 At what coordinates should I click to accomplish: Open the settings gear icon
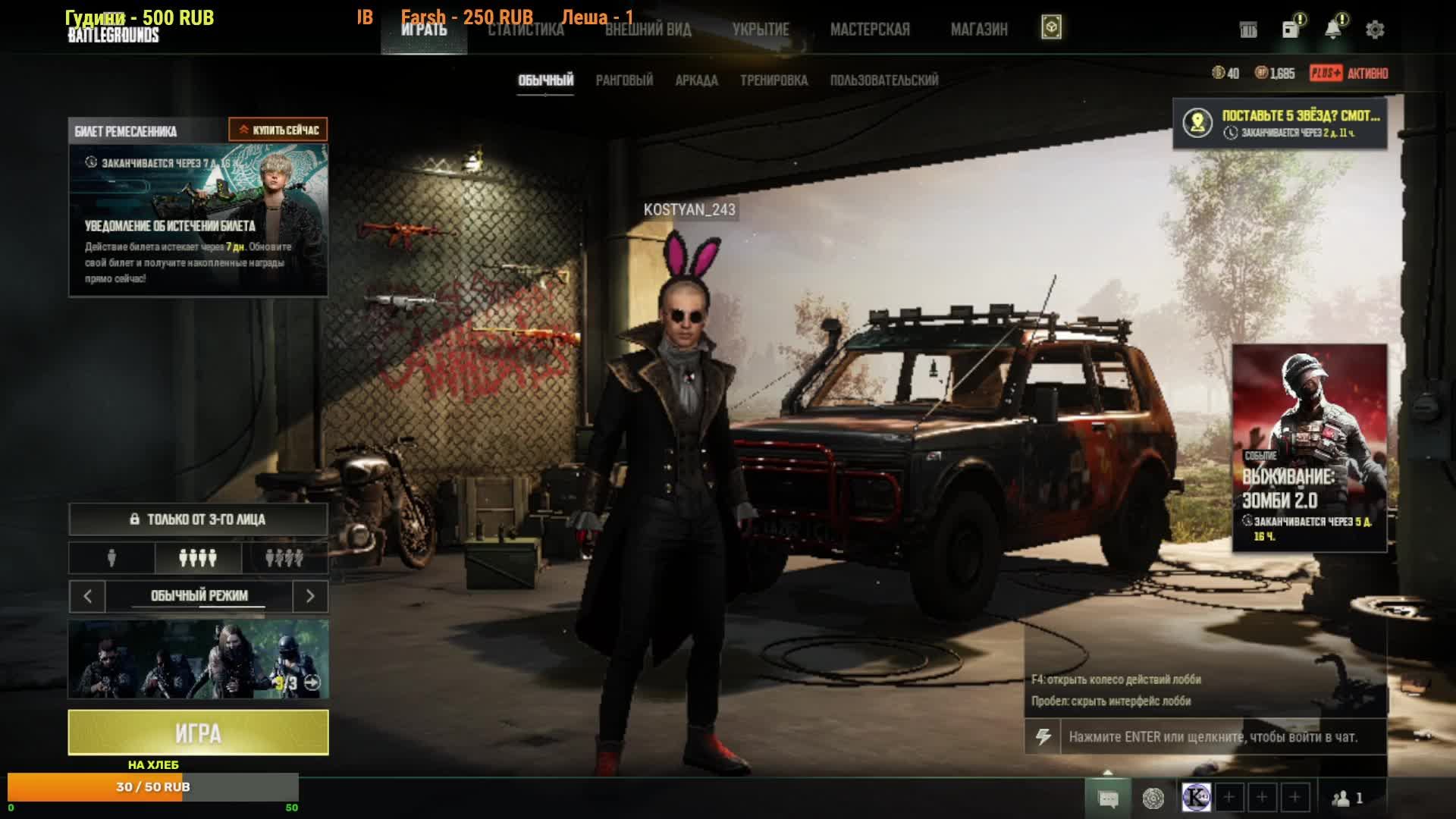tap(1374, 30)
